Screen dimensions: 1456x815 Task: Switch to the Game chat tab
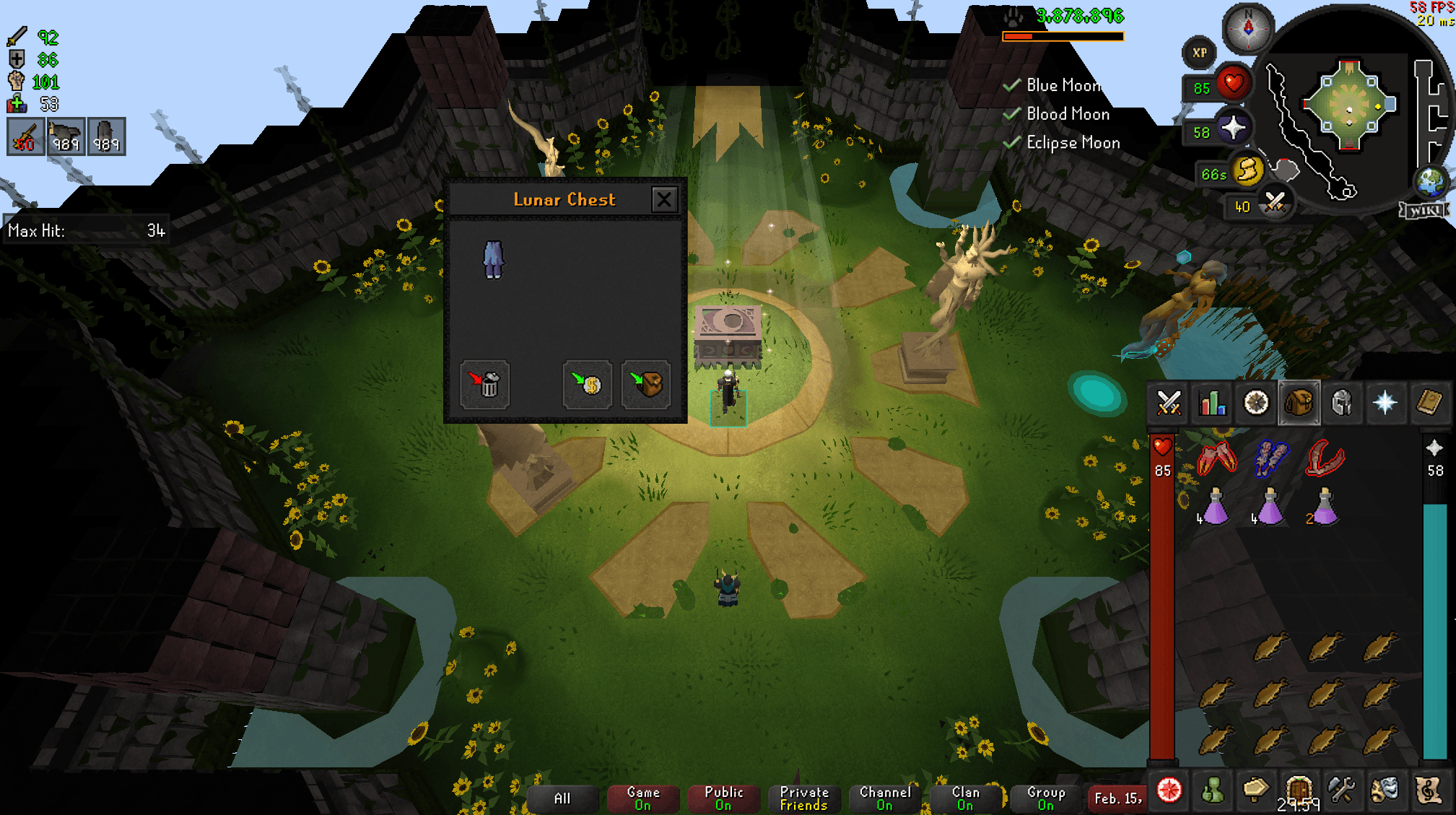tap(642, 798)
